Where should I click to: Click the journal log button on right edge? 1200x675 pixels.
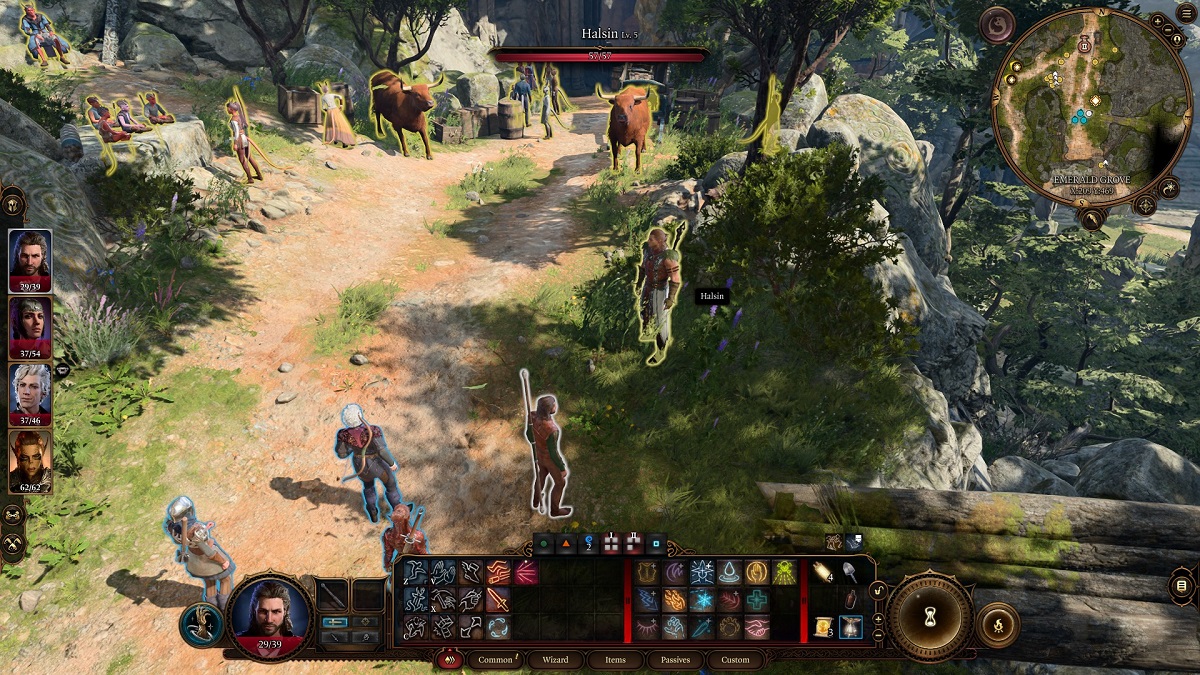tap(1182, 585)
